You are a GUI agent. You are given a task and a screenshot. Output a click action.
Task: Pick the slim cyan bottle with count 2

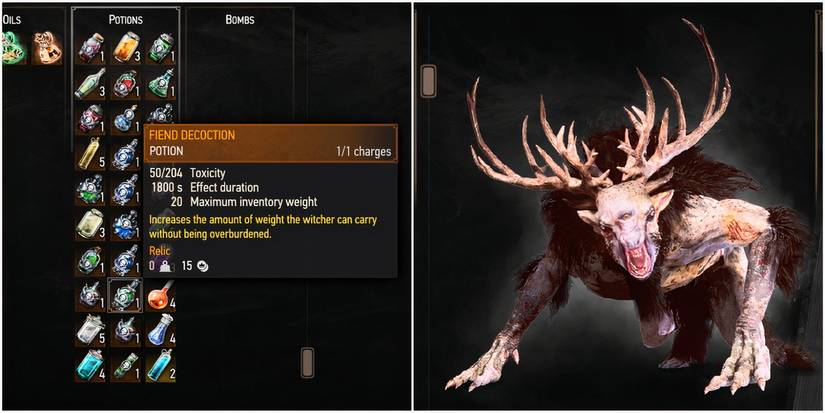pyautogui.click(x=159, y=366)
